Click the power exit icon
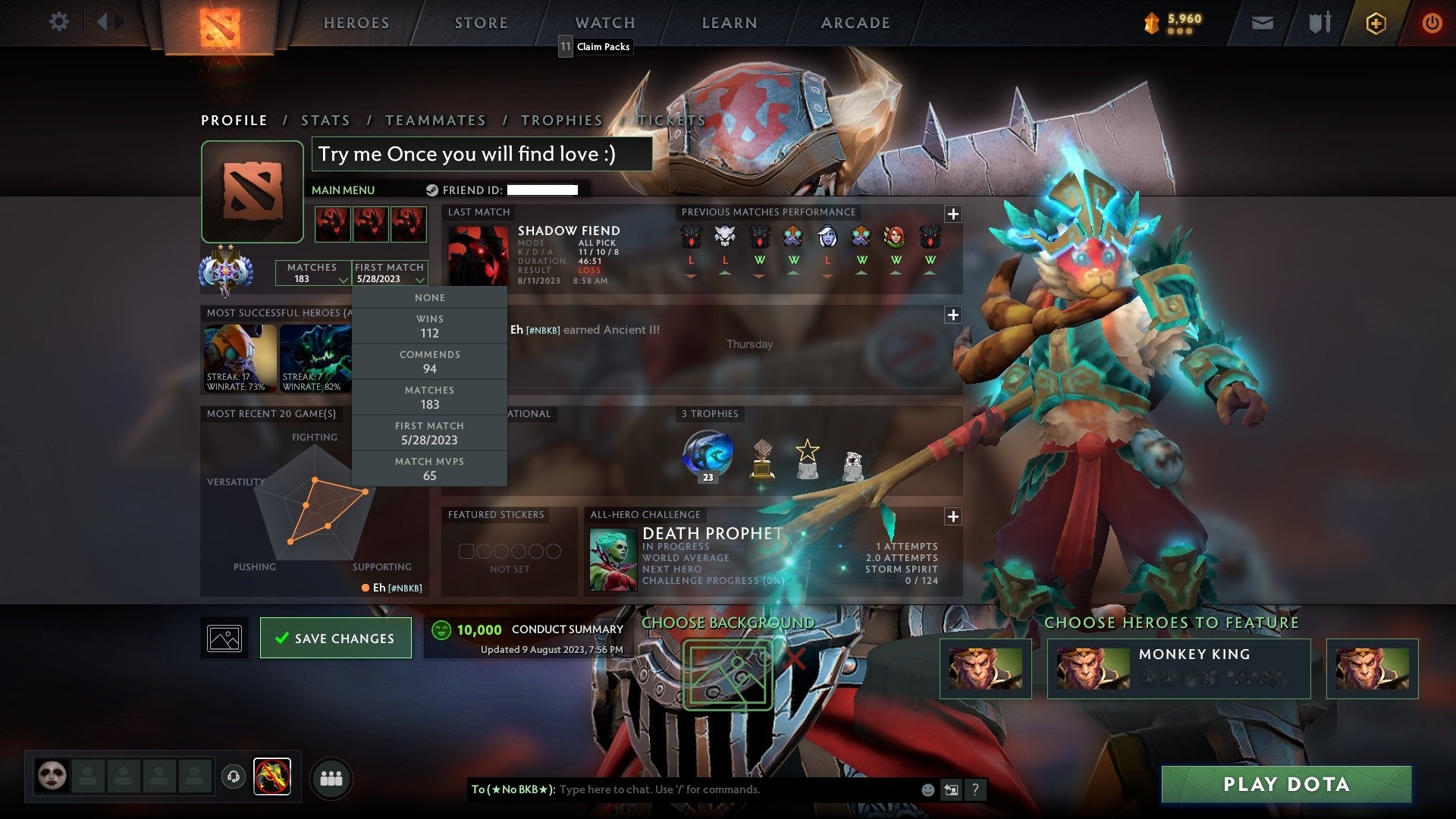1456x819 pixels. coord(1432,23)
